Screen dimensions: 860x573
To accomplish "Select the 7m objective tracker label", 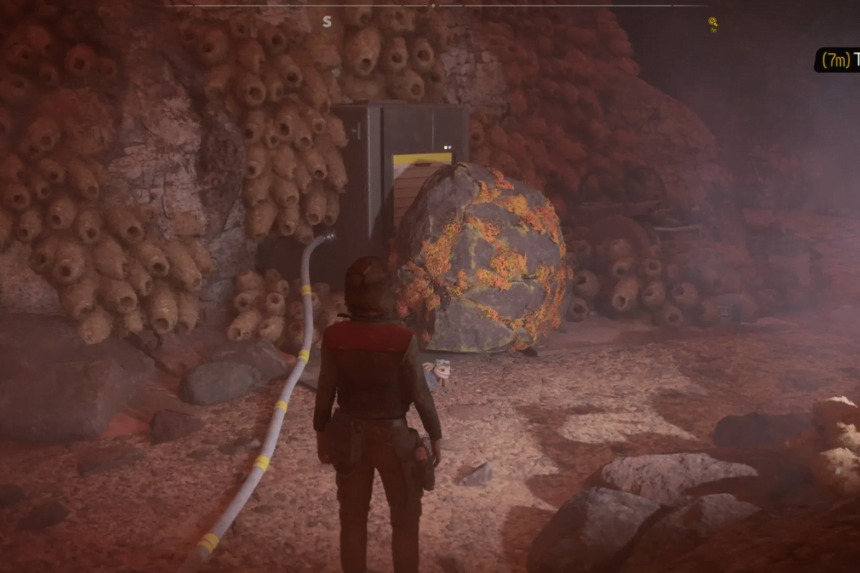I will coord(837,60).
